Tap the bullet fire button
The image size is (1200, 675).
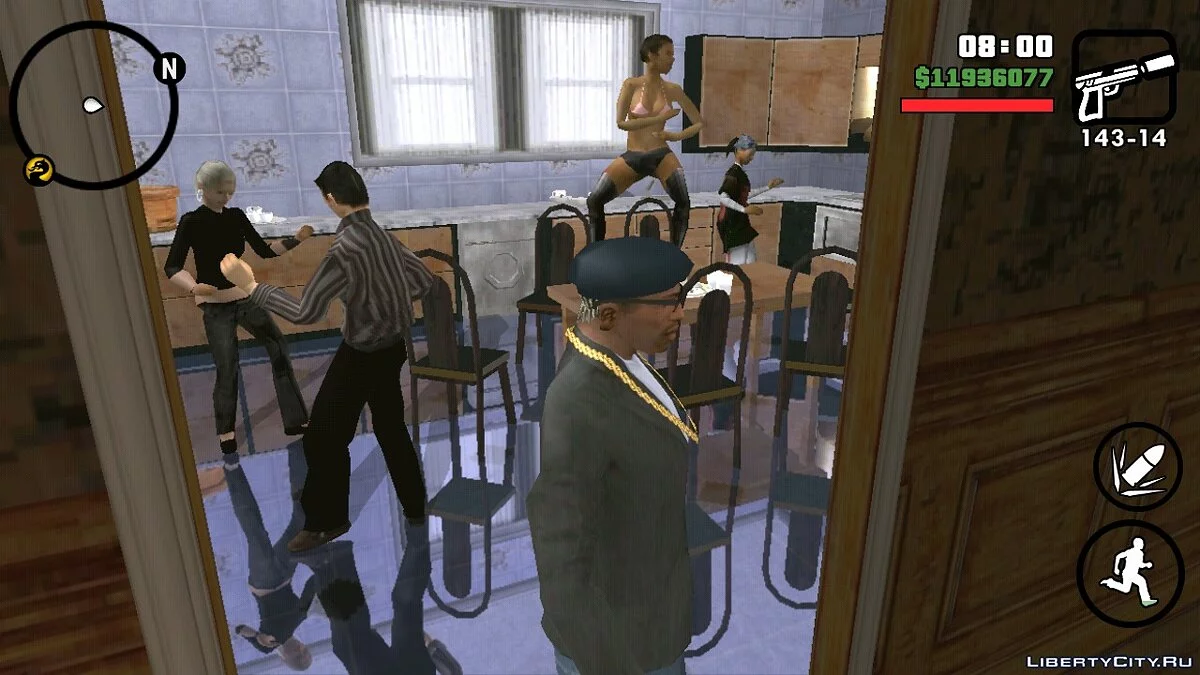1137,467
